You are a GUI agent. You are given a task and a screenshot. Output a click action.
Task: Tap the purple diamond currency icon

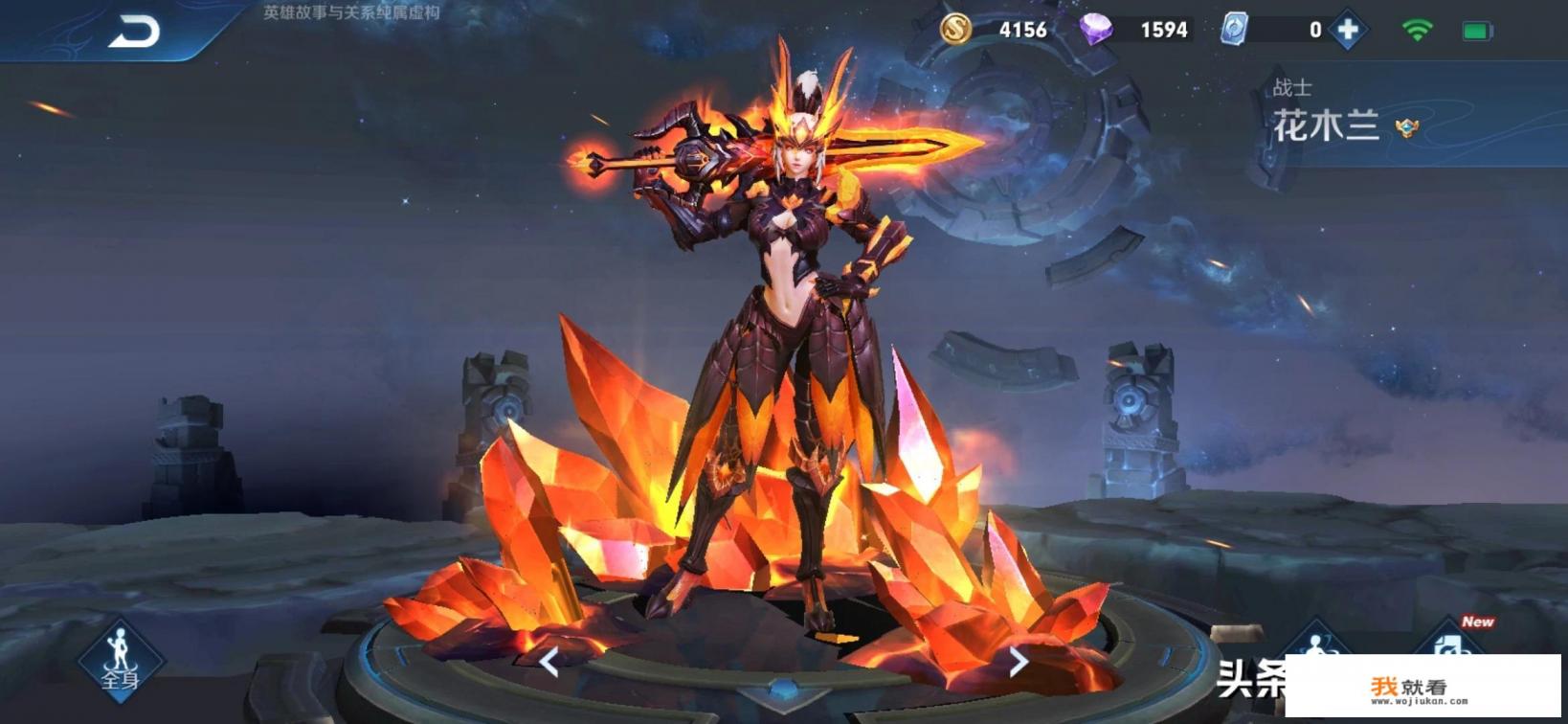click(x=1095, y=30)
